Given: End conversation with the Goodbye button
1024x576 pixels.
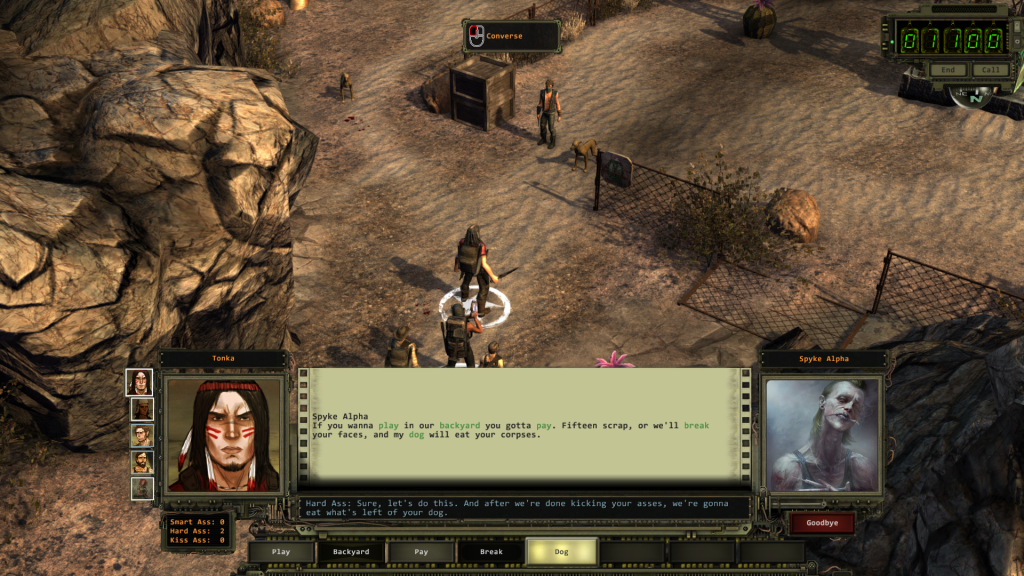Looking at the screenshot, I should pyautogui.click(x=822, y=523).
